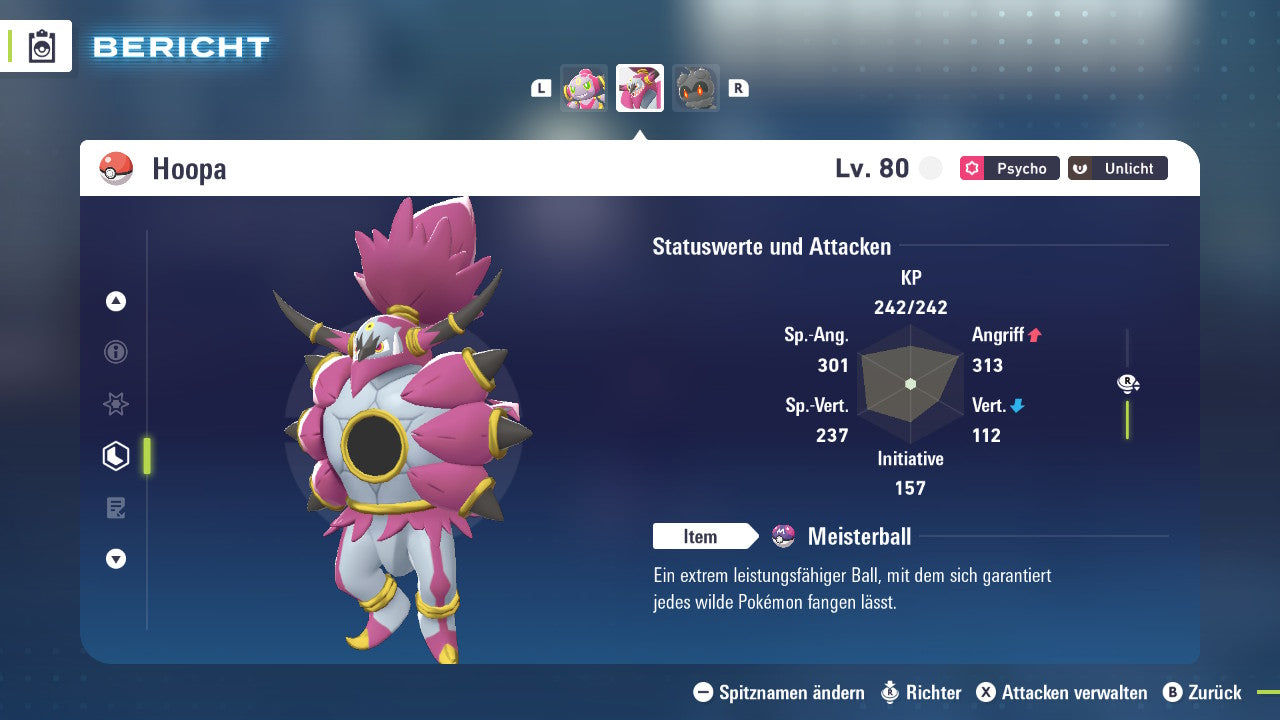Click the Bericht clipboard icon
Screen dimensions: 1280x720
42,47
